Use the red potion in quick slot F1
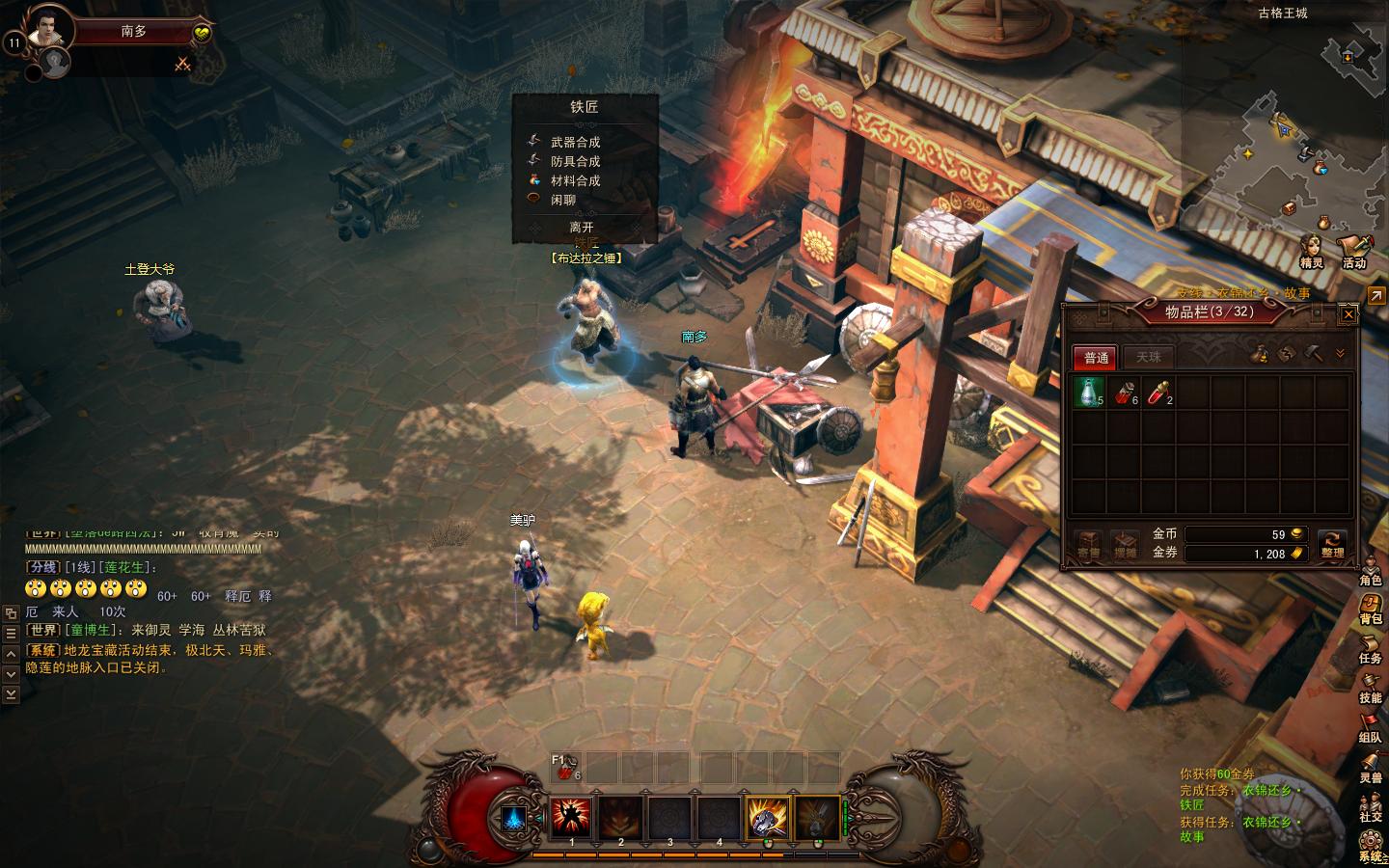1389x868 pixels. [x=567, y=768]
